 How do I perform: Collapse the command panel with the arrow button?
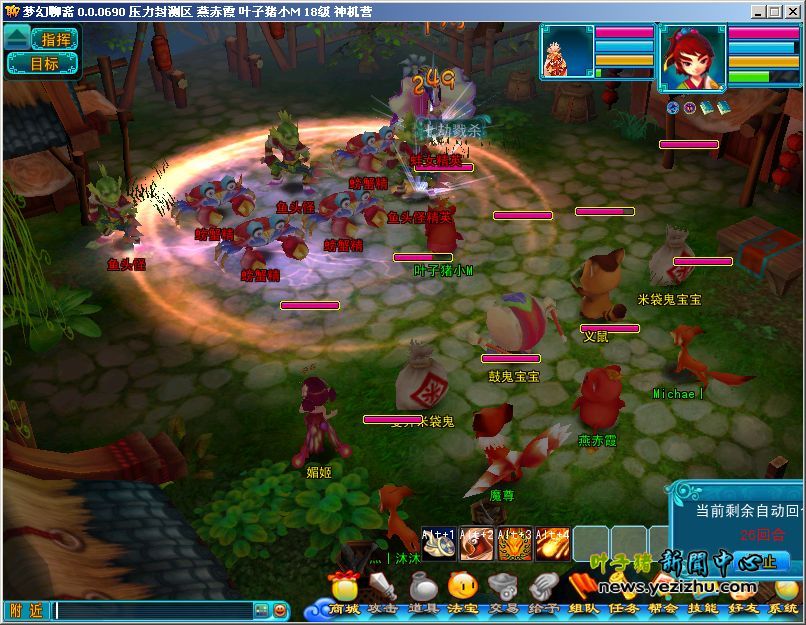pos(17,39)
